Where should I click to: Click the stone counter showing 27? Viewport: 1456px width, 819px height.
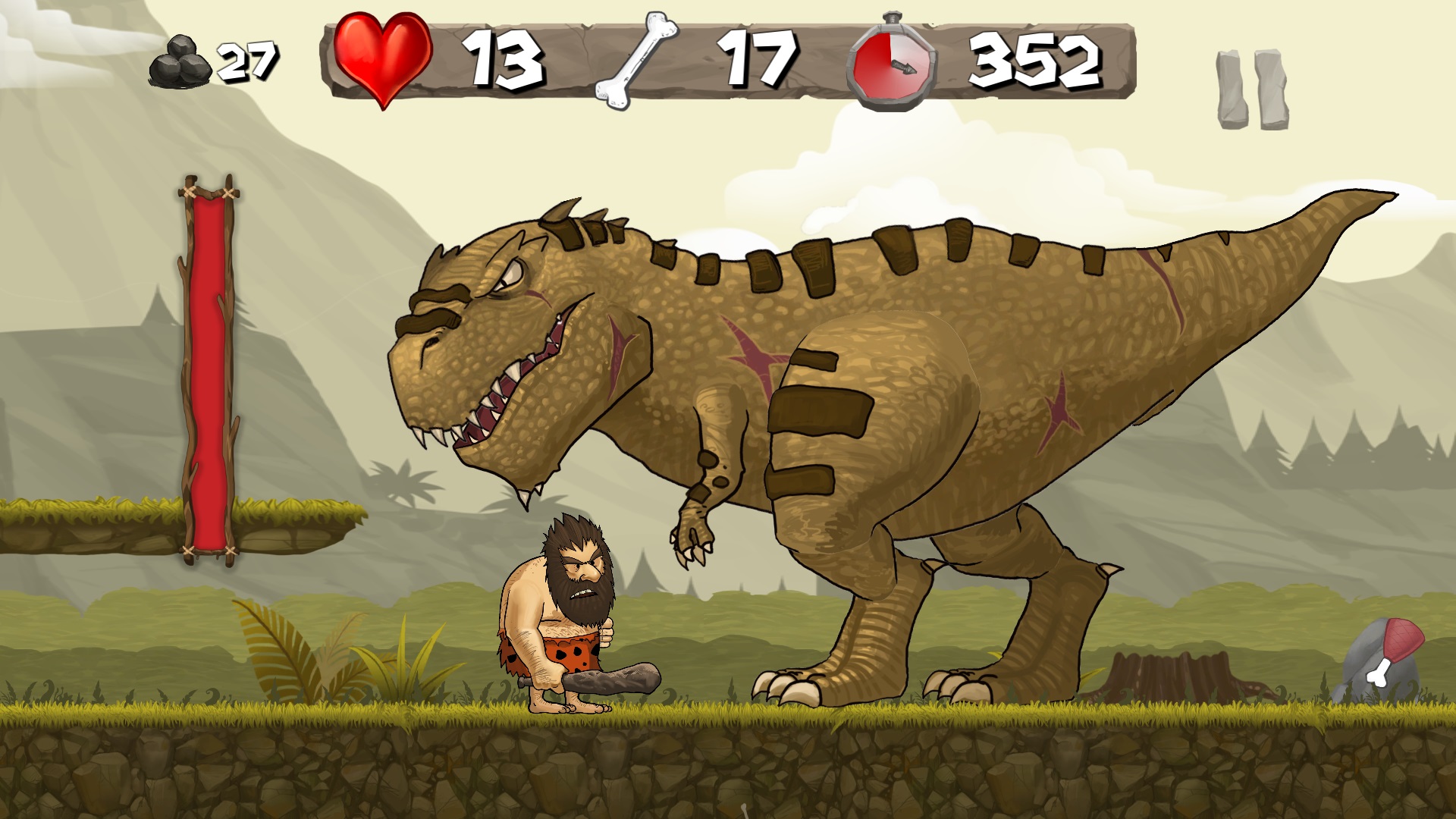point(246,61)
